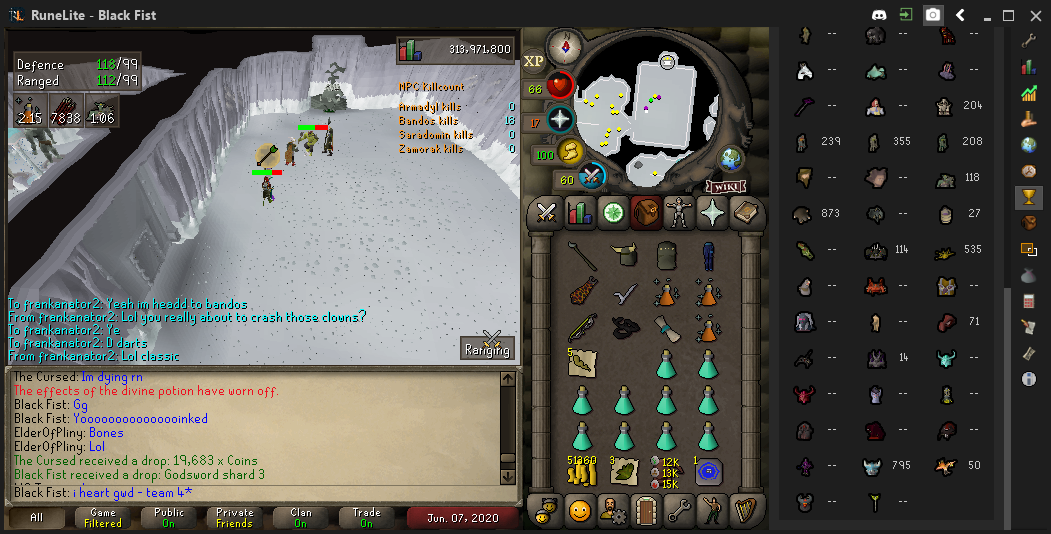Activate the quick-prayers orb
The height and width of the screenshot is (534, 1051).
click(x=561, y=120)
